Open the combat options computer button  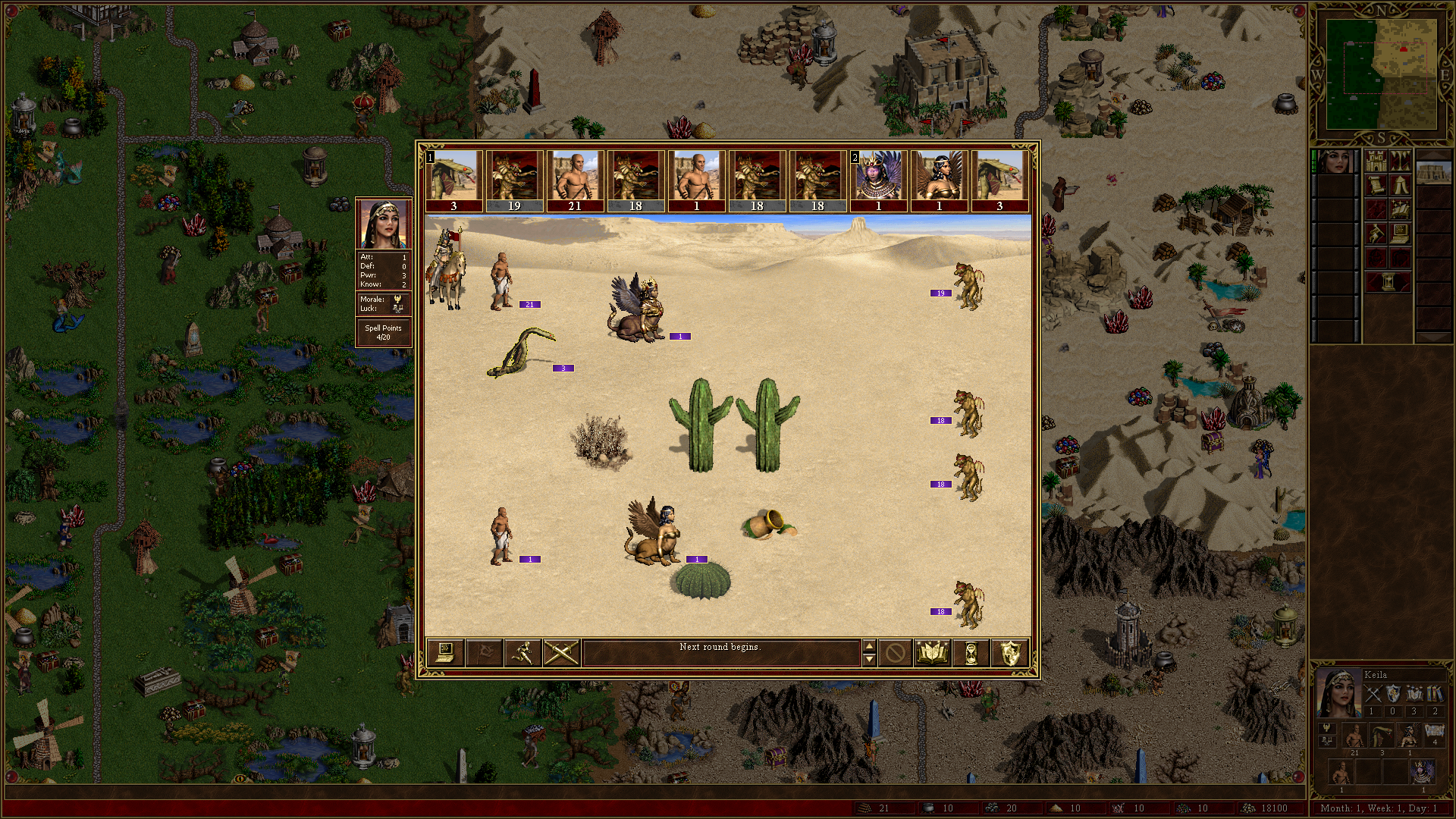click(x=445, y=652)
